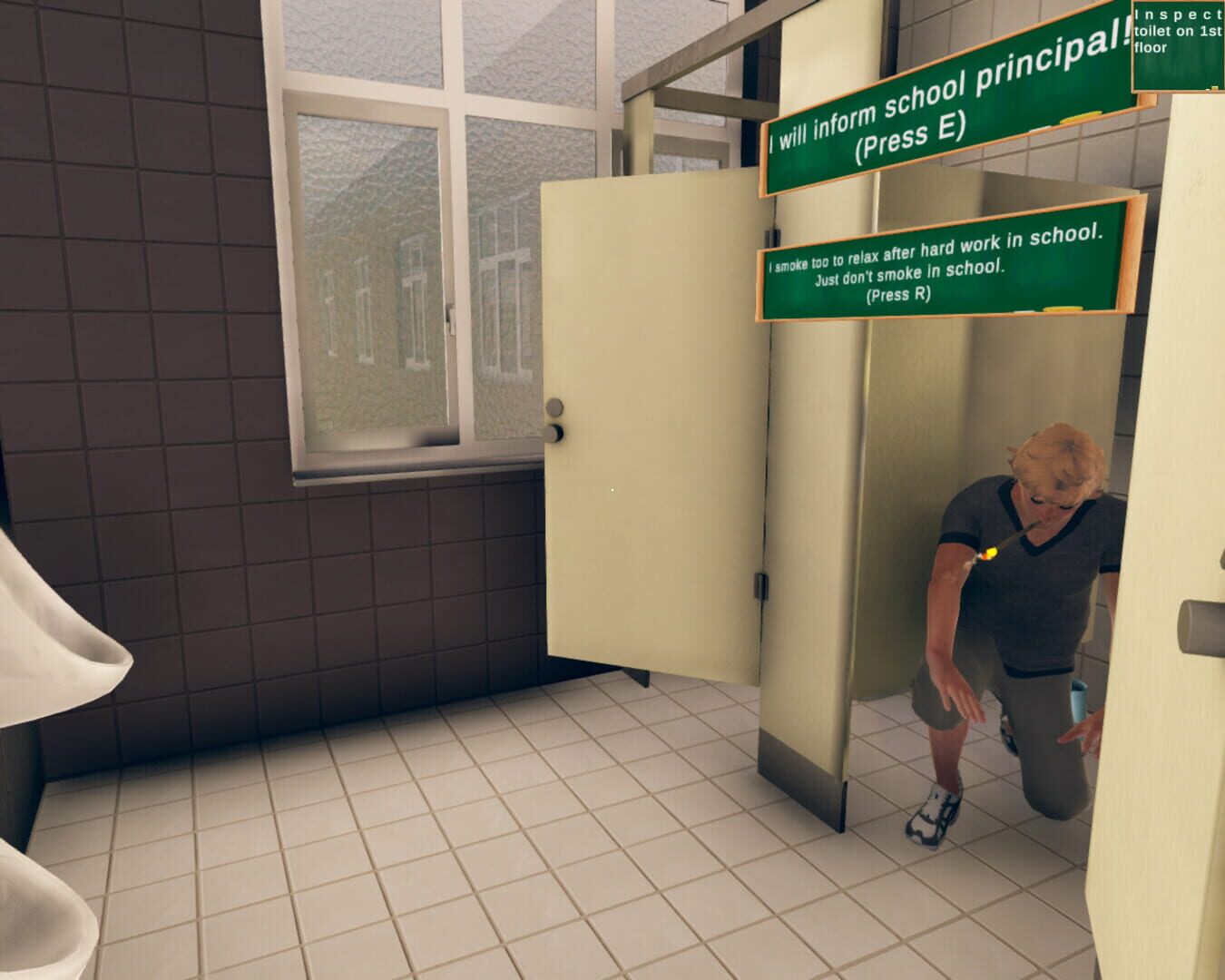
Task: Select the metal lock plate on the stall partition
Action: 762,585
